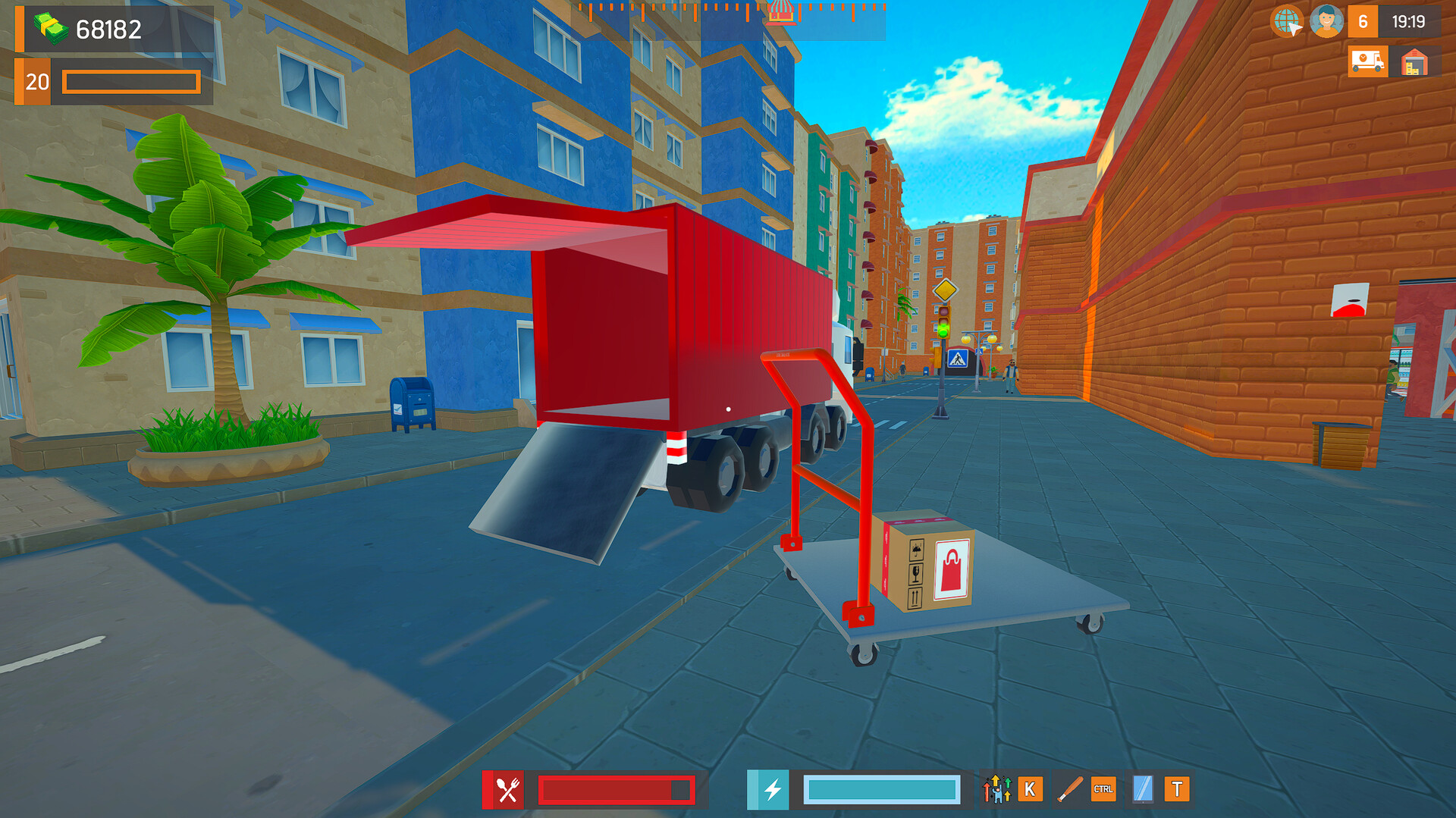Open the skills panel person icon
1456x818 pixels.
(x=996, y=791)
